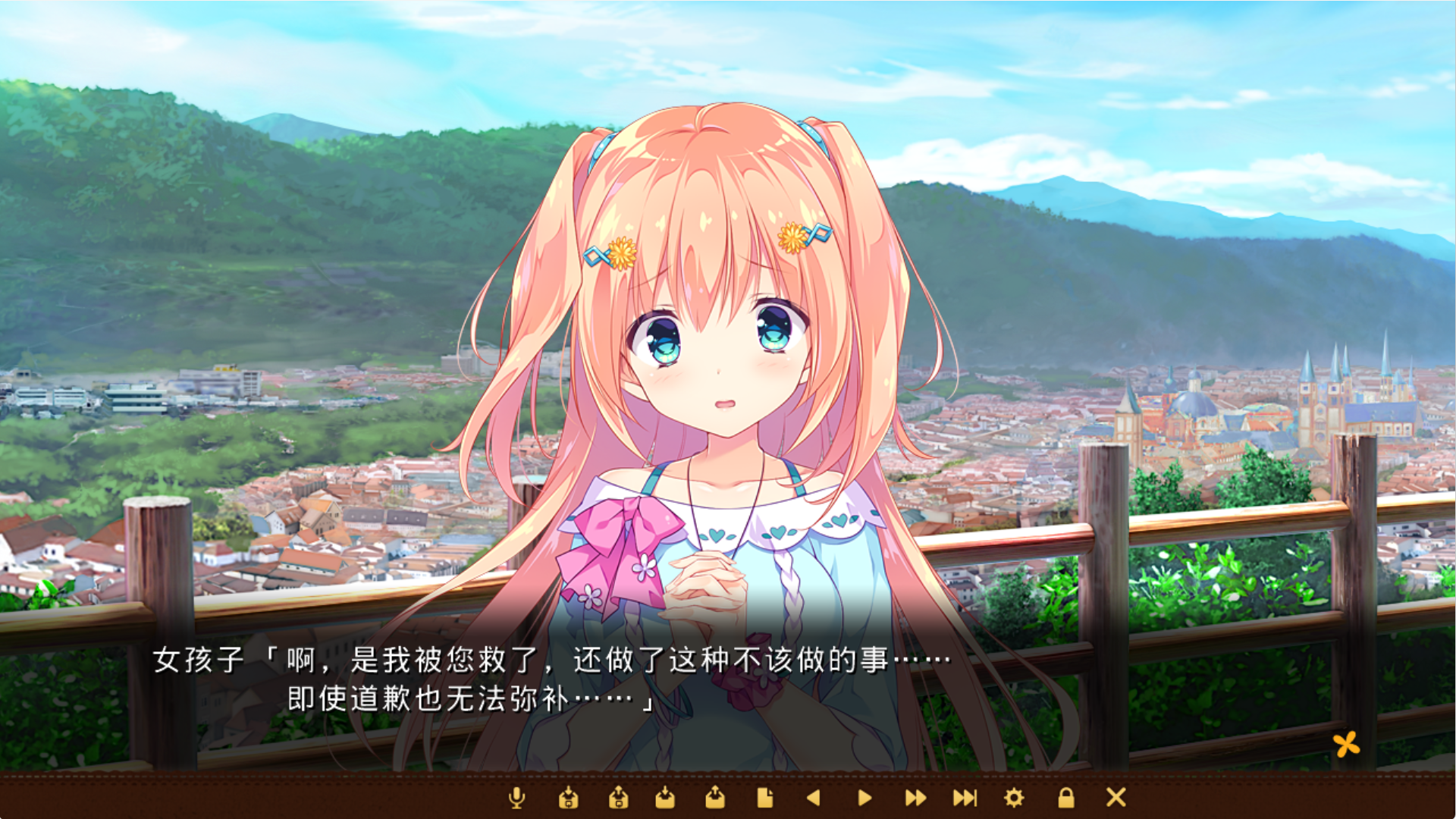Replay the voice line with the microphone icon

pos(516,798)
